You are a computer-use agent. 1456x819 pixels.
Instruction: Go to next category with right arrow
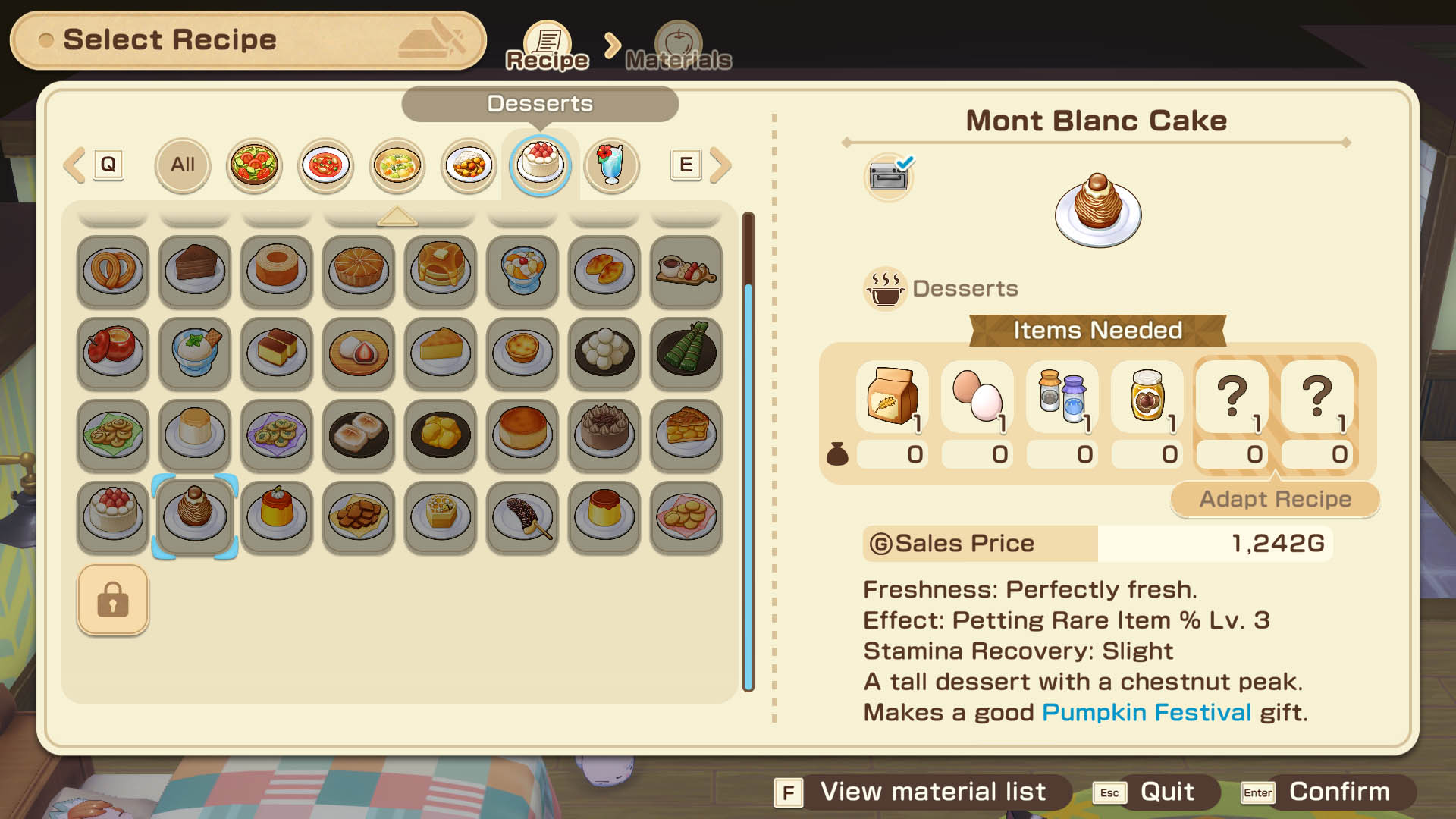pyautogui.click(x=721, y=165)
